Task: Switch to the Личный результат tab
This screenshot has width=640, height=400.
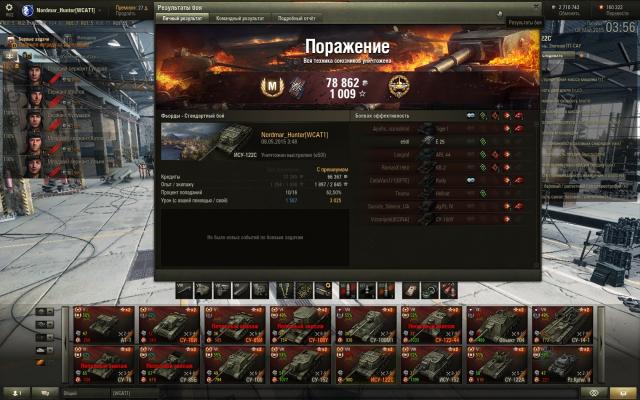Action: click(x=183, y=18)
